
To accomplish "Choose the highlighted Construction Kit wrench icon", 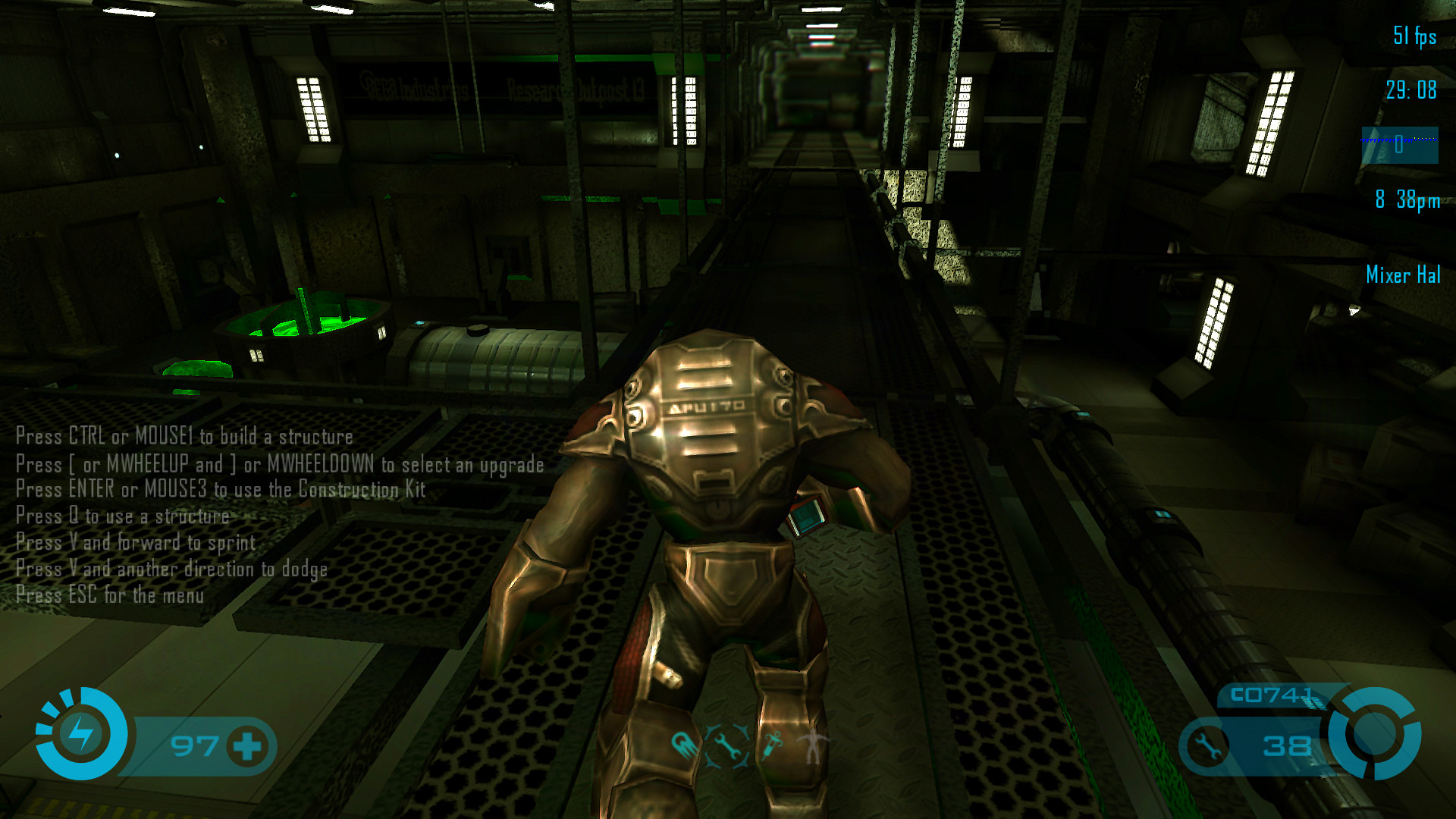I will point(727,745).
